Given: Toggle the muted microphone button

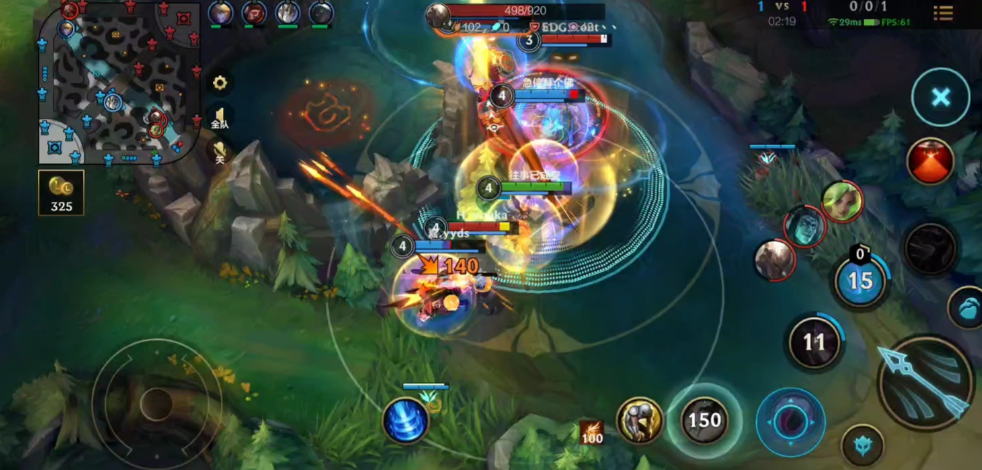Looking at the screenshot, I should click(219, 151).
